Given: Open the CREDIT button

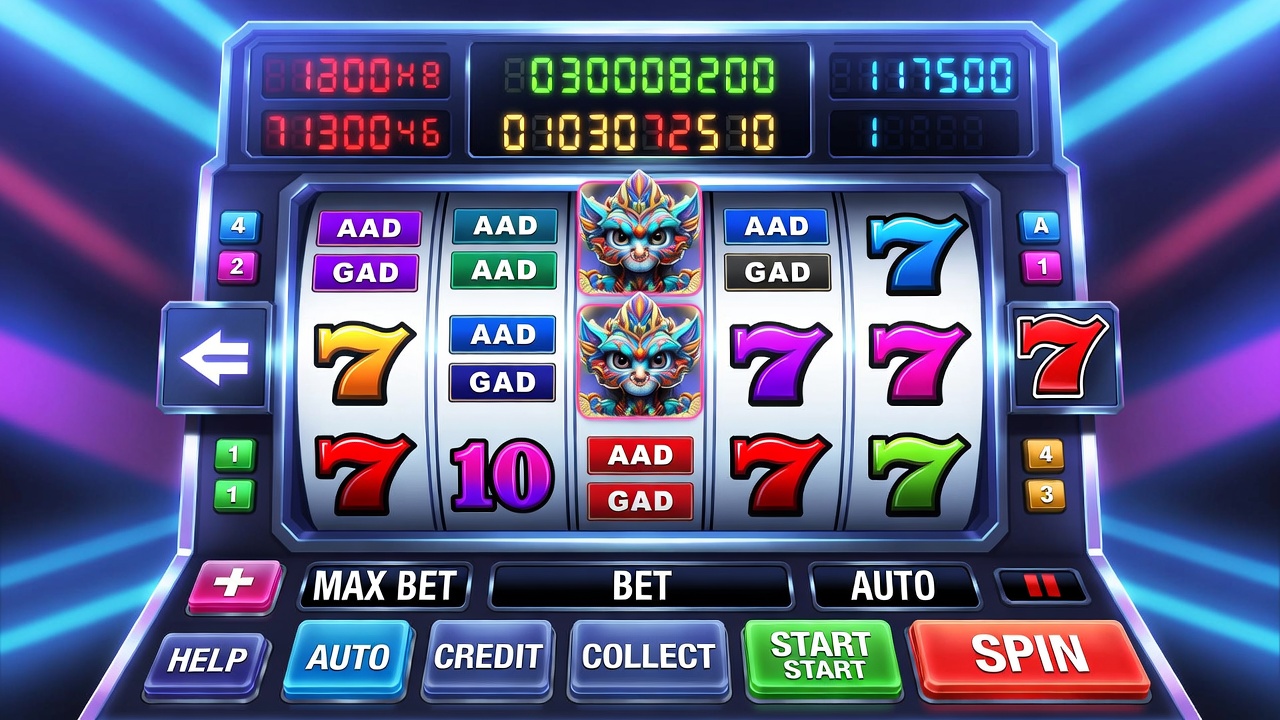Looking at the screenshot, I should tap(488, 657).
